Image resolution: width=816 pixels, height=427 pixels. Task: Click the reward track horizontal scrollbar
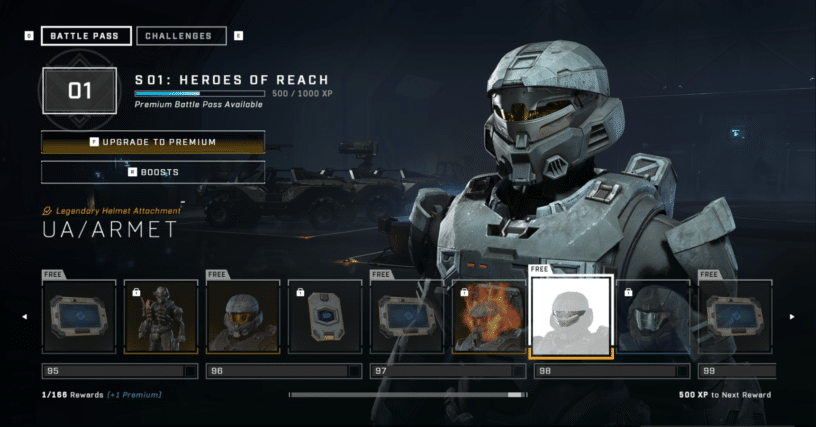point(406,395)
